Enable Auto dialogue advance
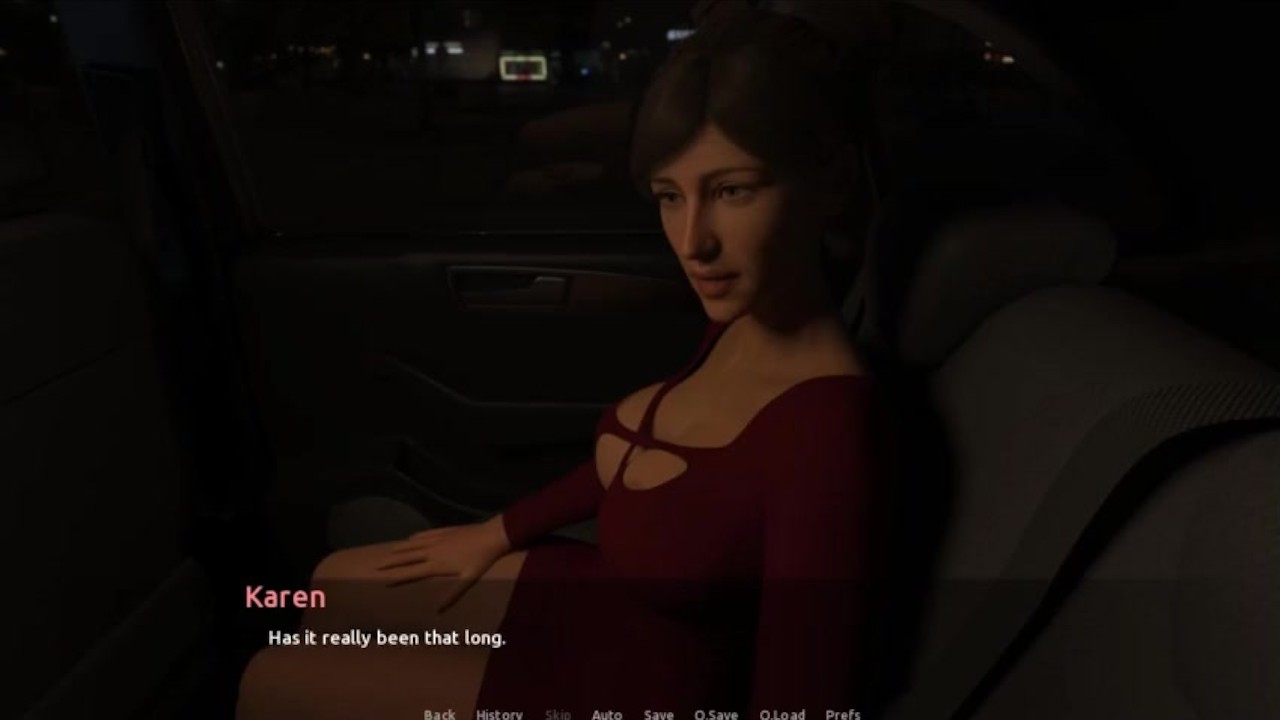 606,713
